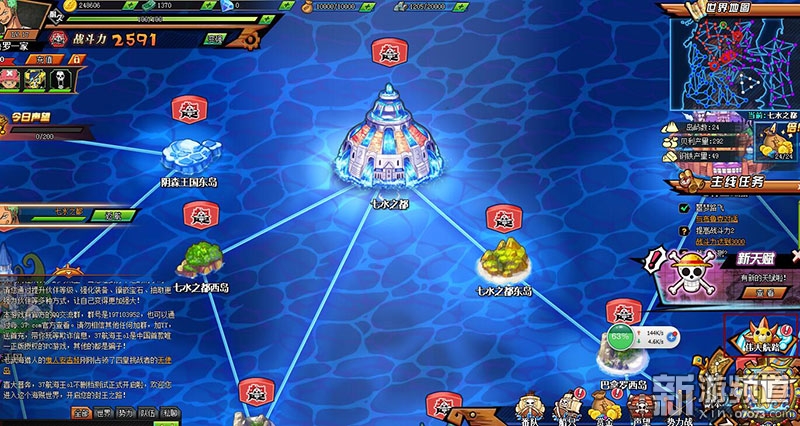This screenshot has width=800, height=426.
Task: Select the 七水之都东岛 island node
Action: (x=503, y=264)
